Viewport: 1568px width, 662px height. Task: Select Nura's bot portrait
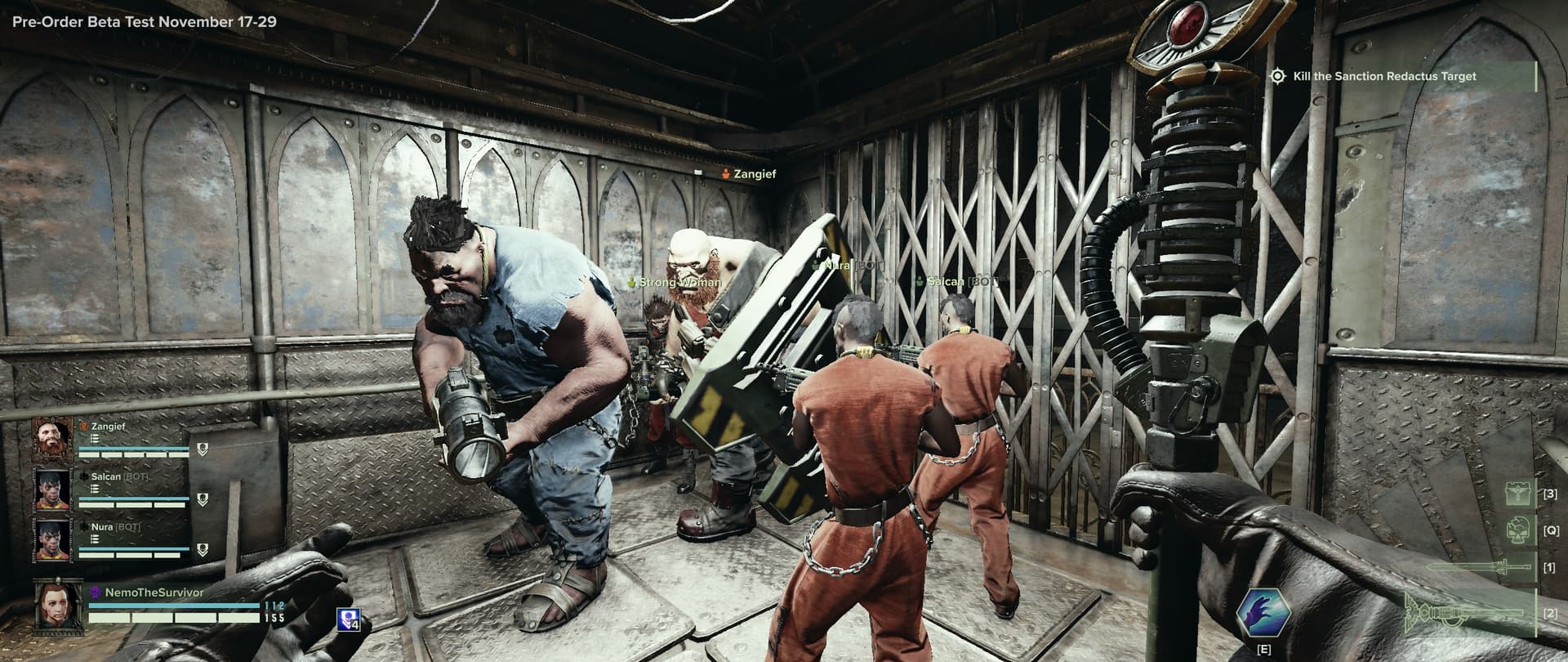(52, 540)
